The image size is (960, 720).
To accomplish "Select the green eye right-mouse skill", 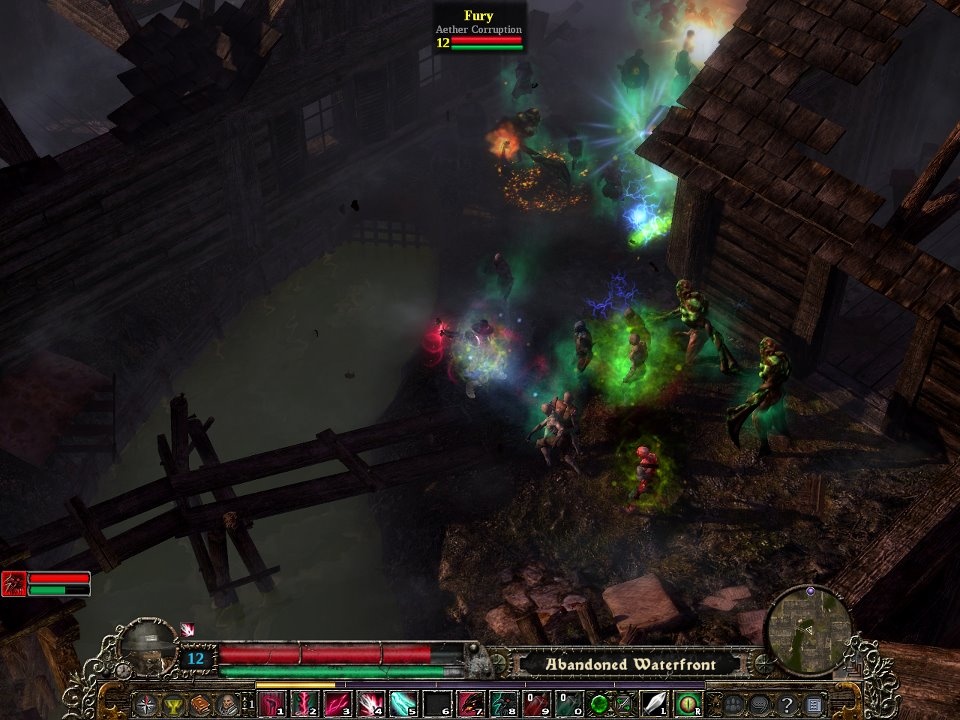I will [x=687, y=704].
